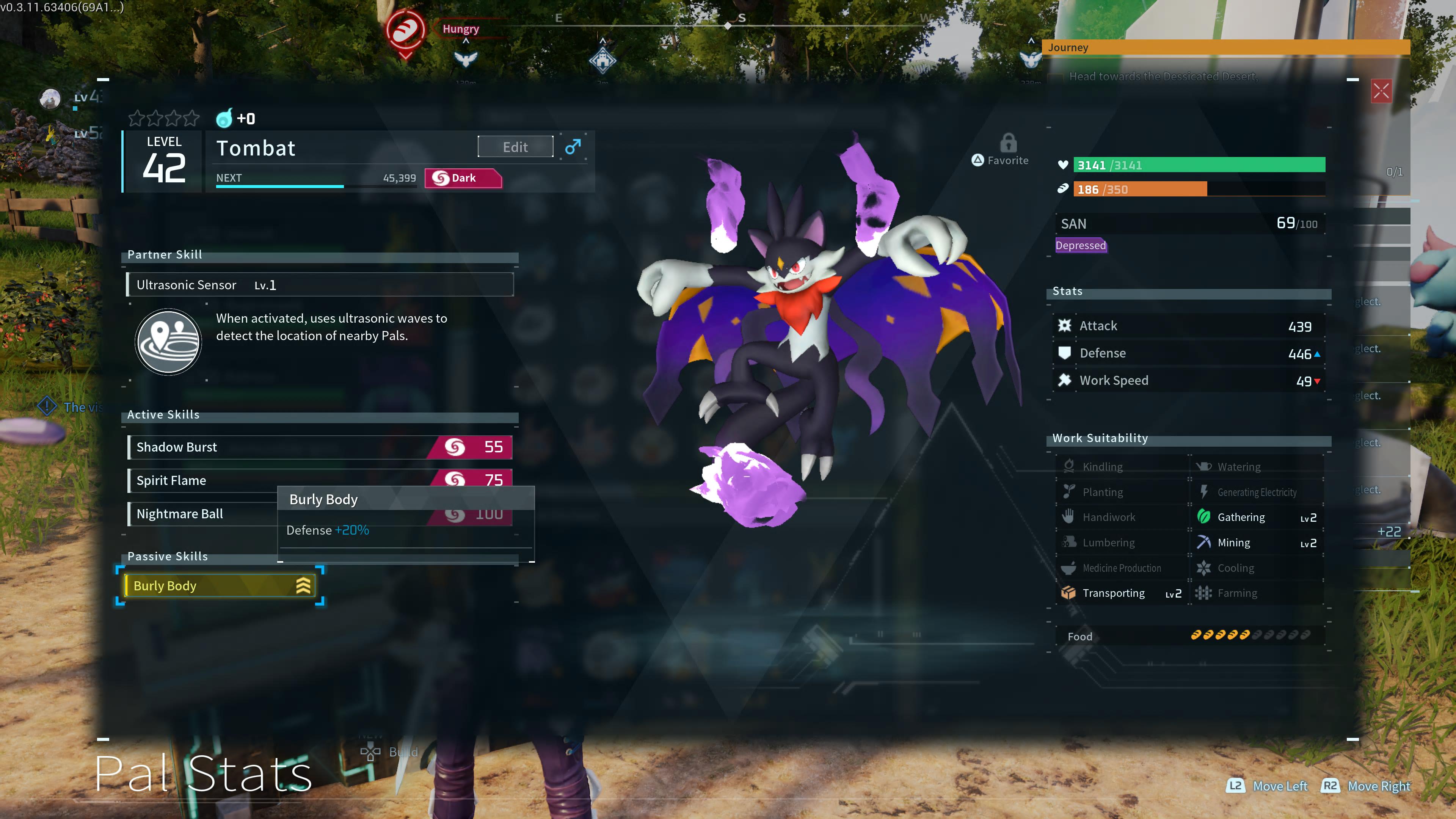Select the Burly Body passive skill
1456x819 pixels.
pyautogui.click(x=219, y=585)
